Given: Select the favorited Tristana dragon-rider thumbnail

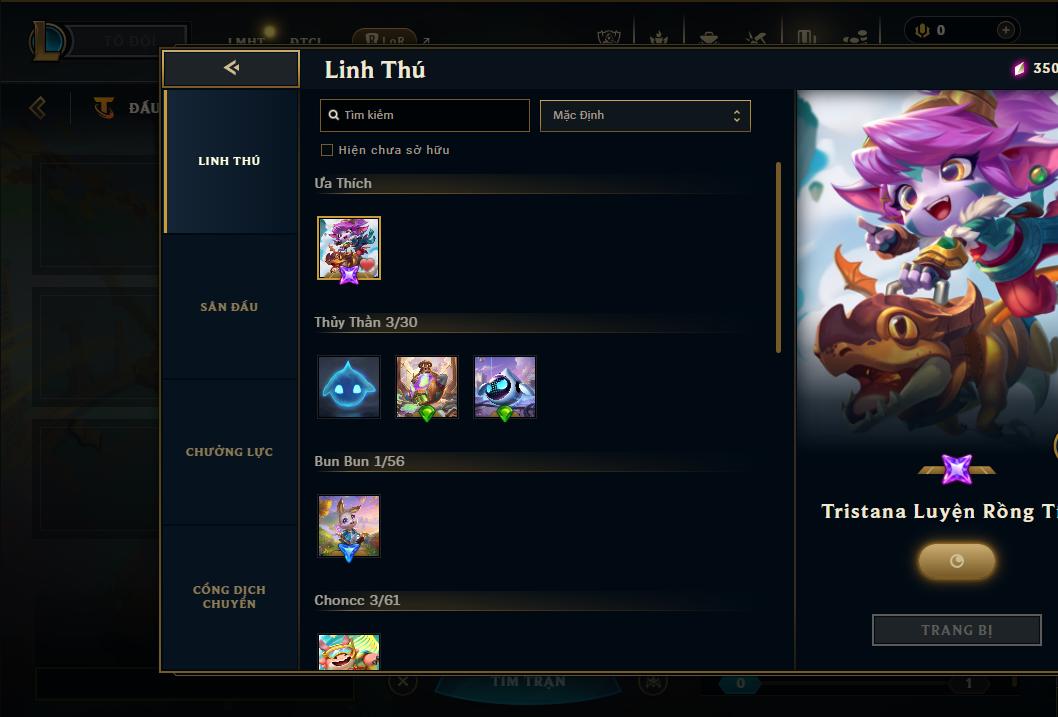Looking at the screenshot, I should click(349, 248).
